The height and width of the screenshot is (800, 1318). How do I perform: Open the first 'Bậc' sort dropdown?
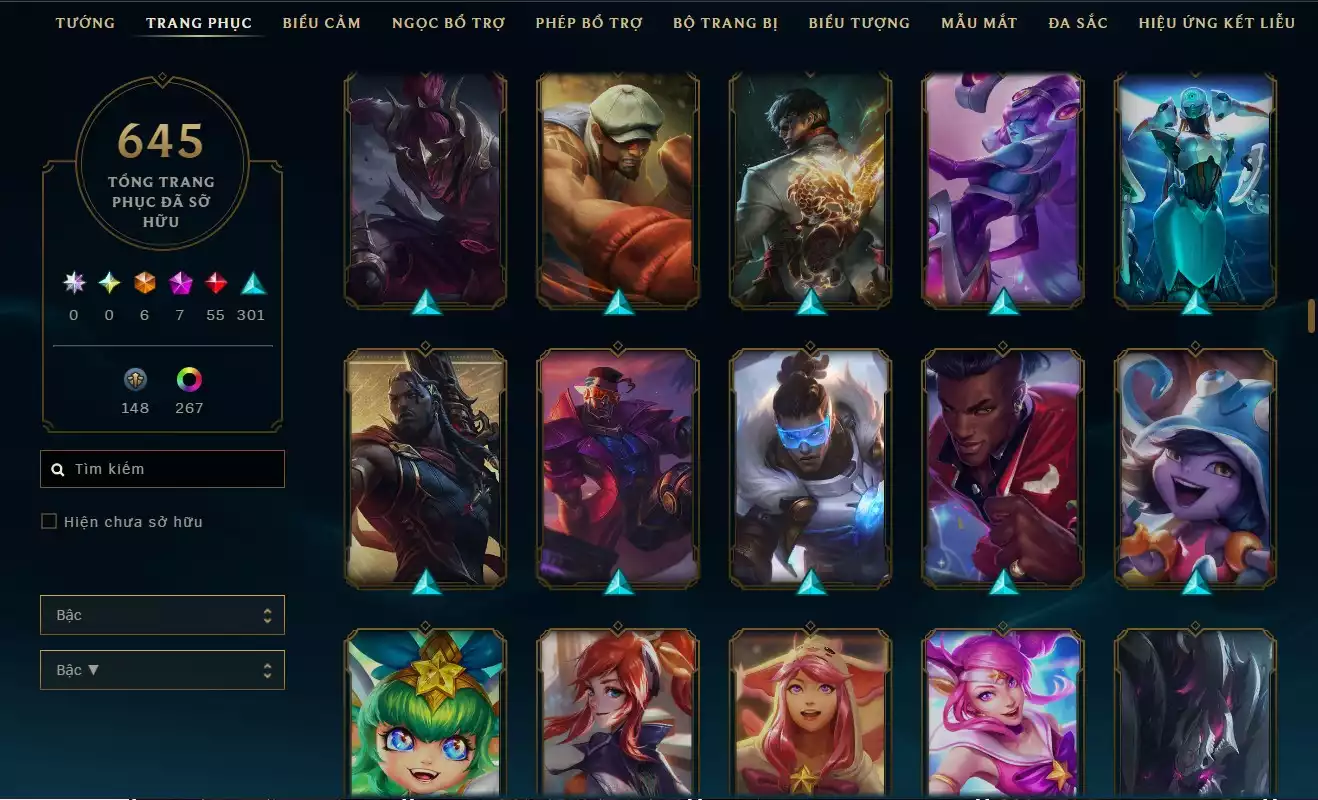pyautogui.click(x=162, y=614)
